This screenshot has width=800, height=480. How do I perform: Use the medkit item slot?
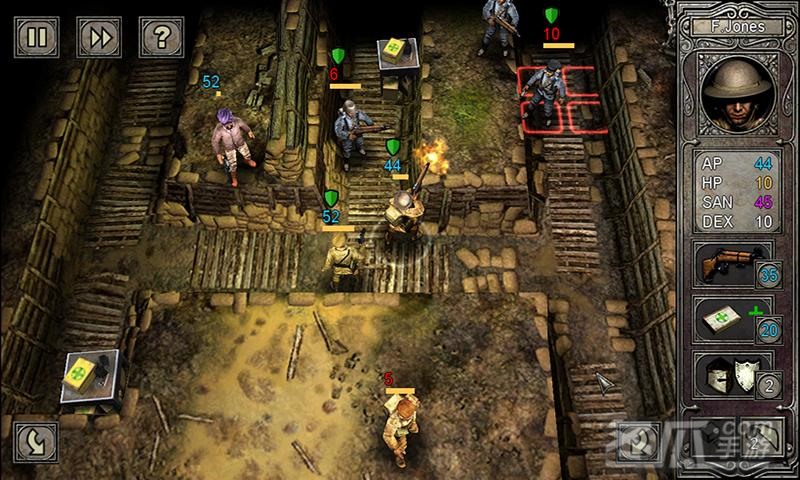(732, 319)
